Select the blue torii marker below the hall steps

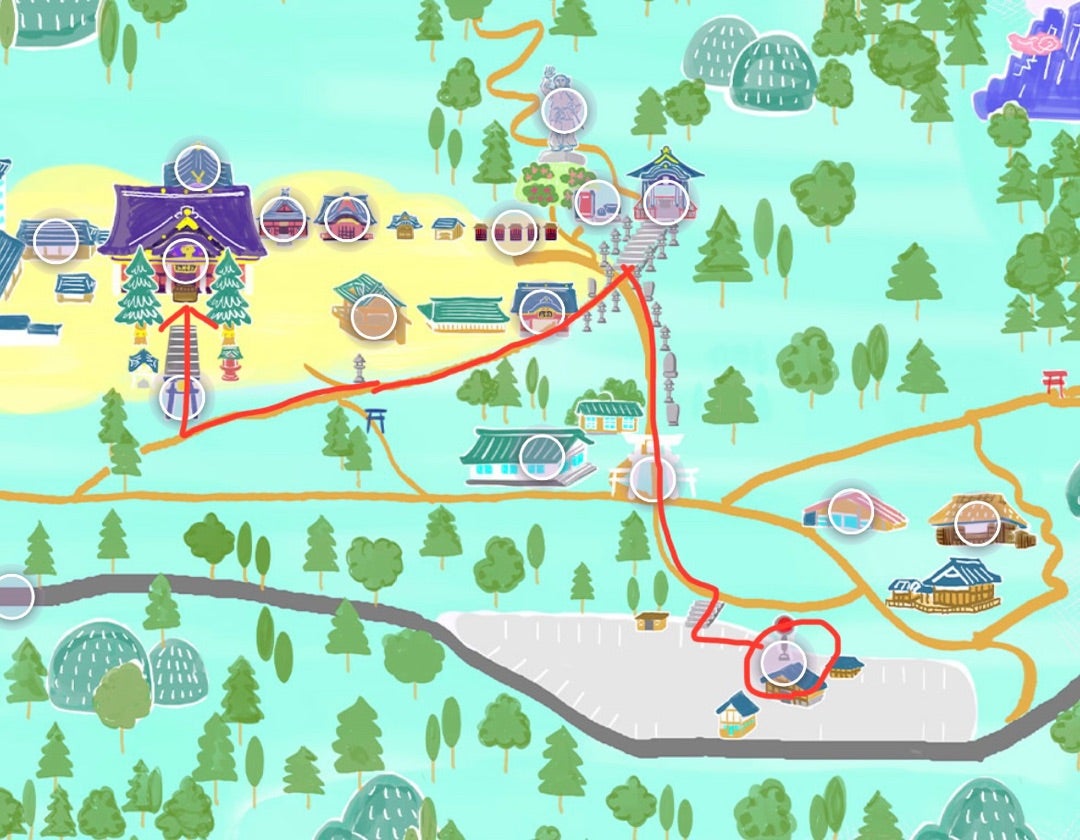pyautogui.click(x=182, y=398)
